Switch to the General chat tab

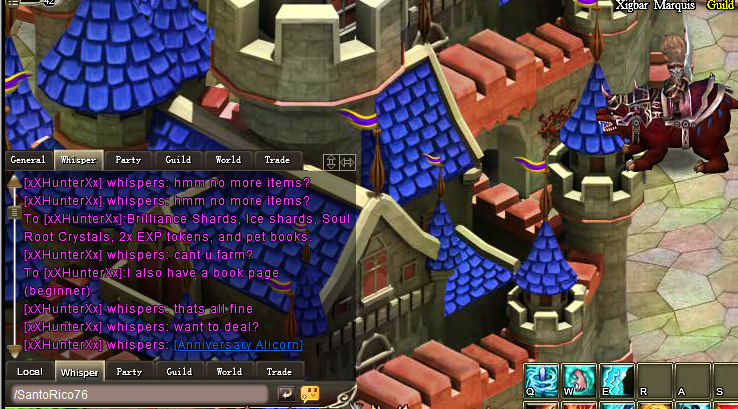coord(29,160)
